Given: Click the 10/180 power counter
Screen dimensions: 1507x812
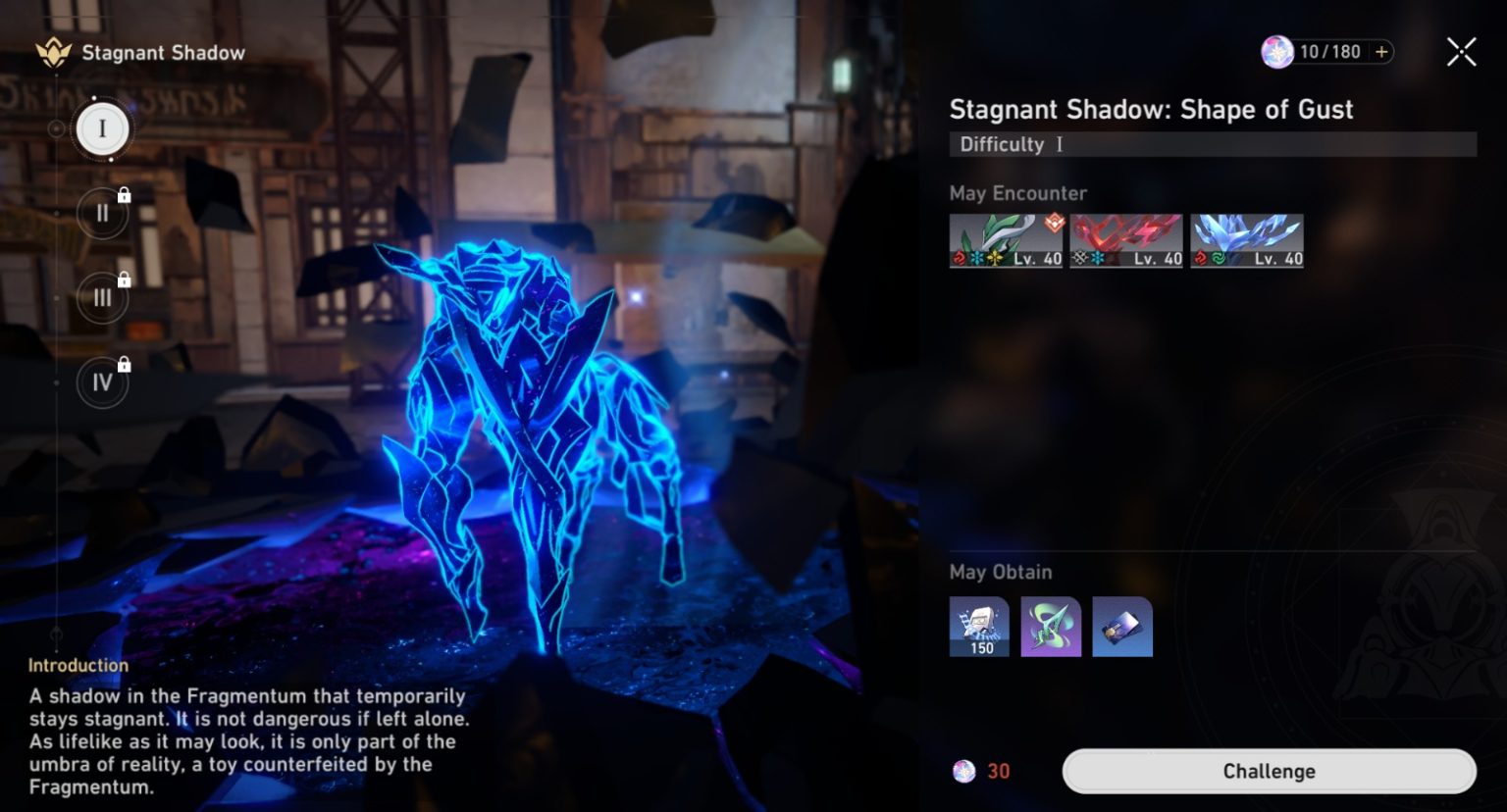Looking at the screenshot, I should pos(1329,51).
